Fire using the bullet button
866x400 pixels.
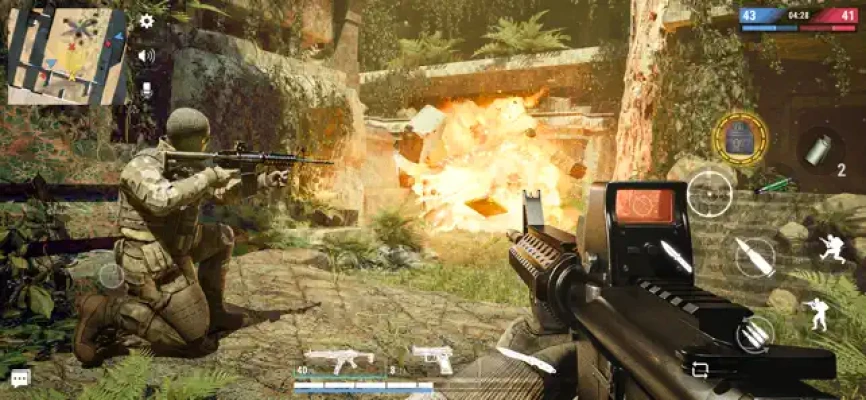(x=755, y=257)
